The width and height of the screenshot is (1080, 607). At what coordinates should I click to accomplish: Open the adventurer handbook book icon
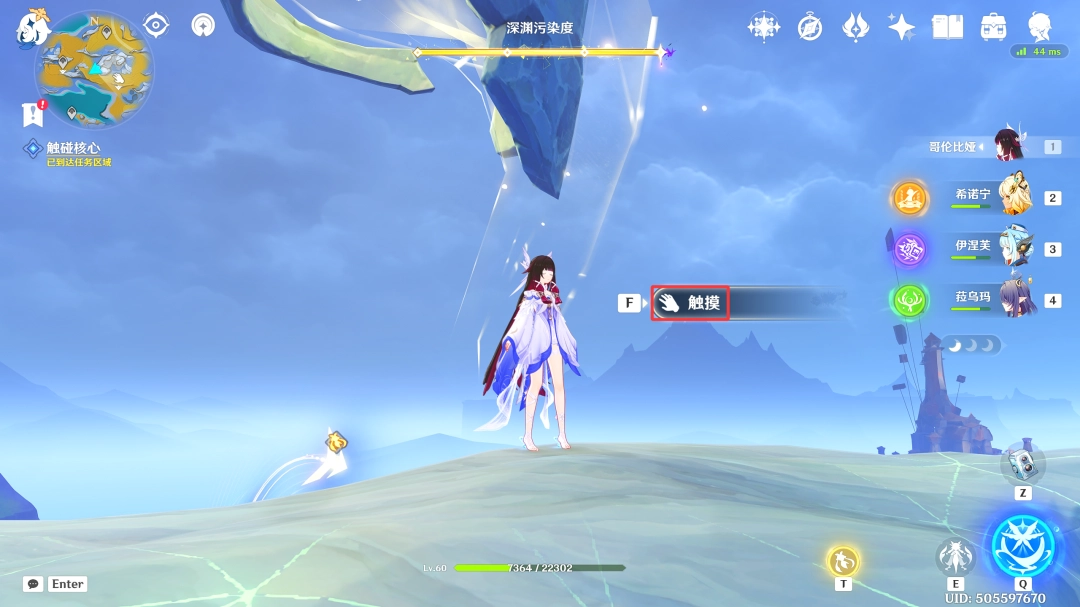(947, 27)
